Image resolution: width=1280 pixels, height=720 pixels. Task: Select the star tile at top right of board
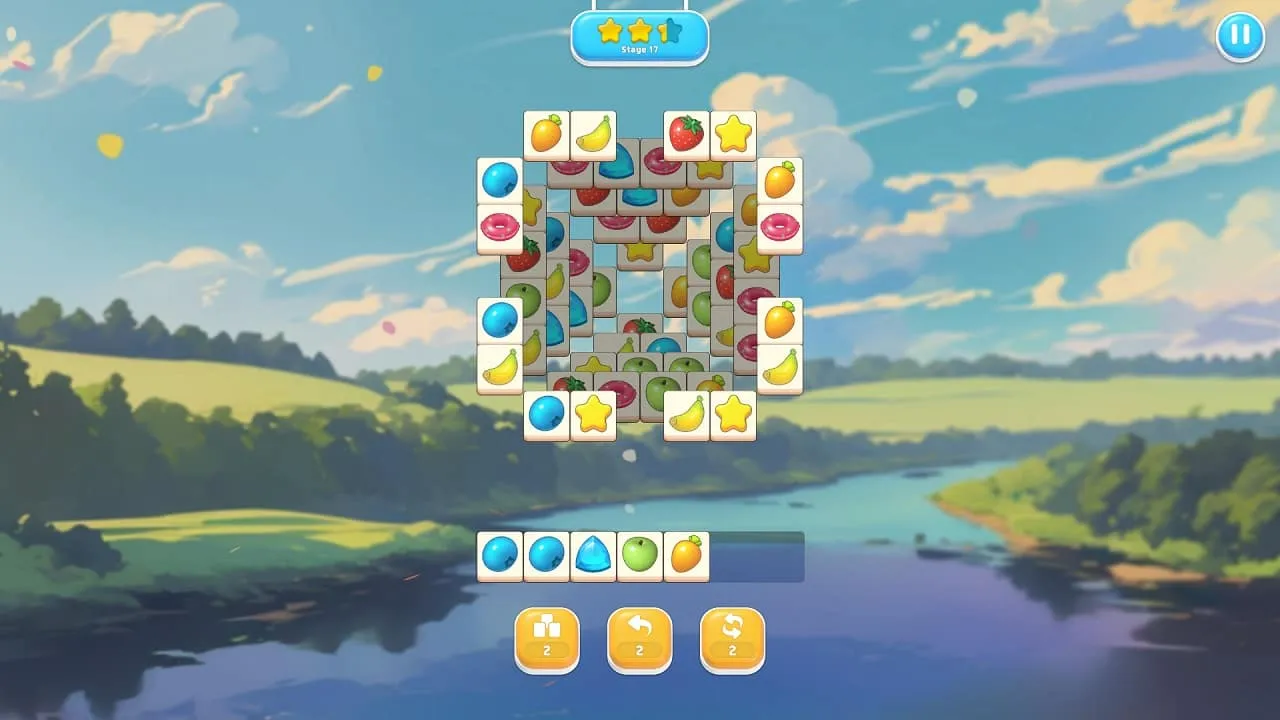[x=732, y=133]
